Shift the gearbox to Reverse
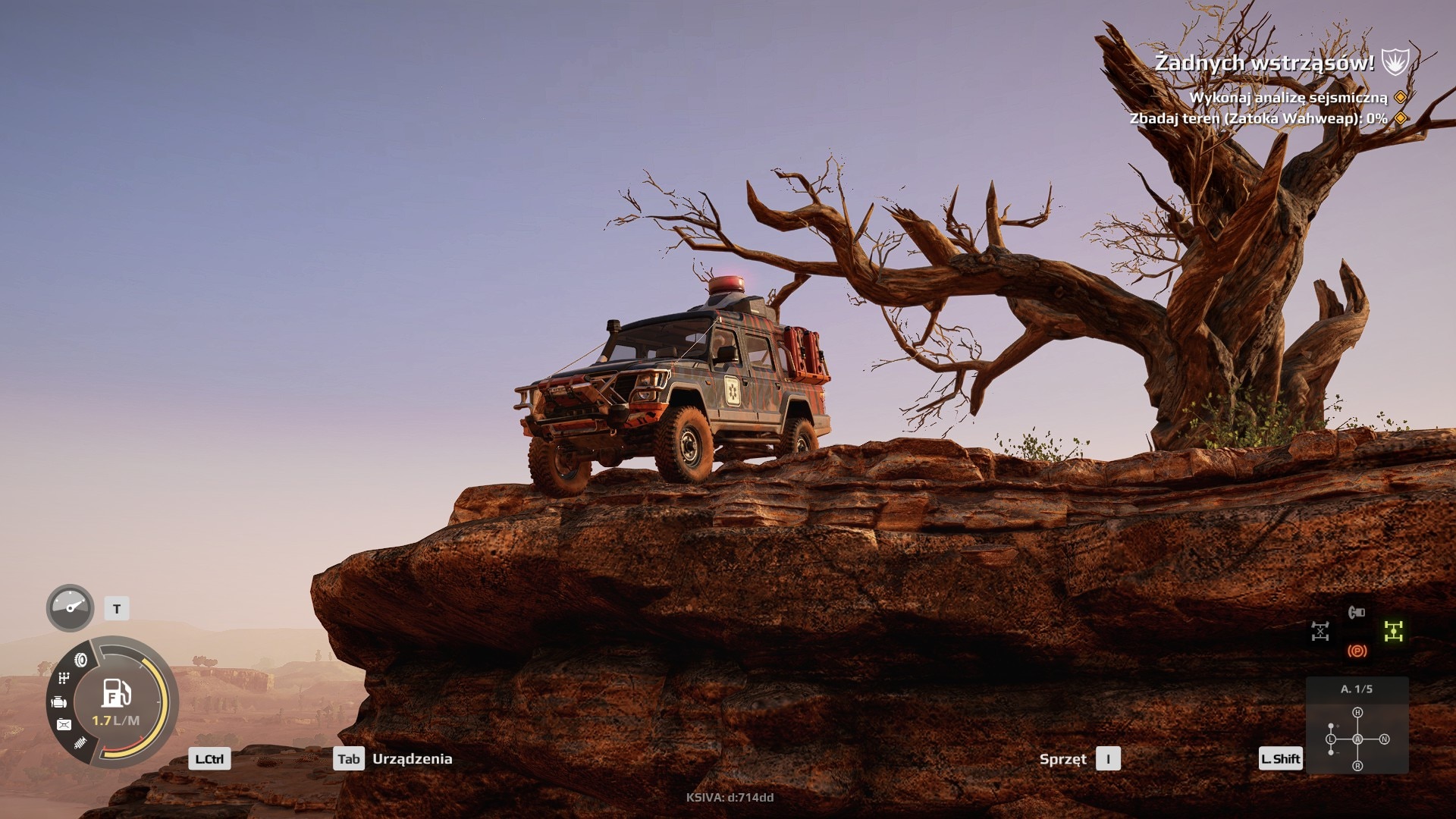This screenshot has width=1456, height=819. (1357, 766)
